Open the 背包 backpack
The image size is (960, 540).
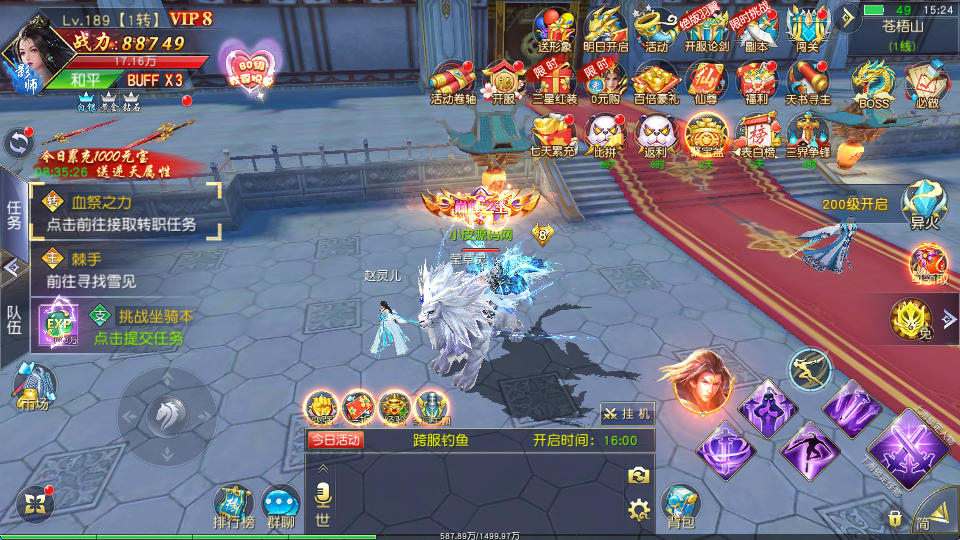click(680, 506)
